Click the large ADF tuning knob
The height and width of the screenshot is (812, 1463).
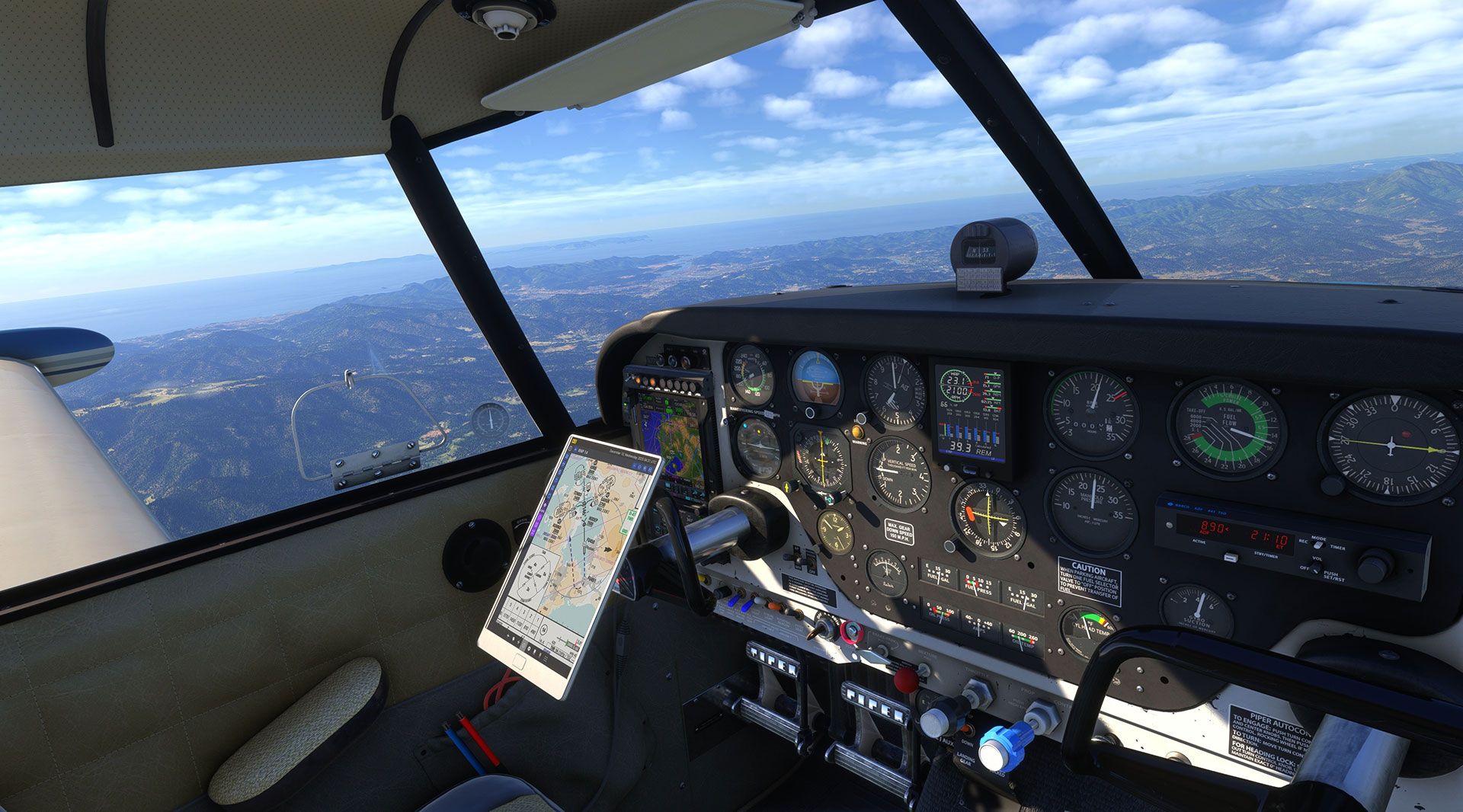(1373, 567)
